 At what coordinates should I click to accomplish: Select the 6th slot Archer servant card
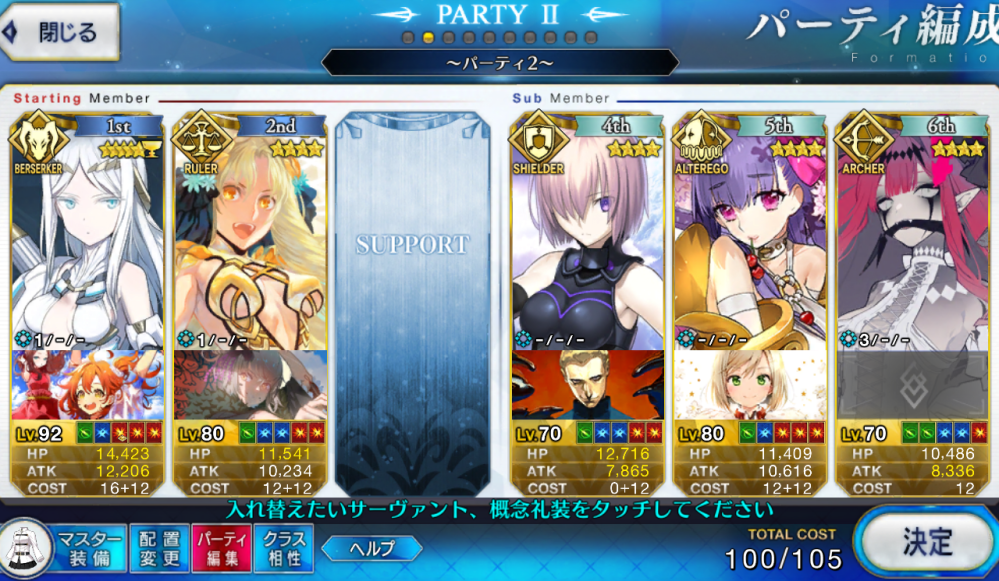(914, 240)
